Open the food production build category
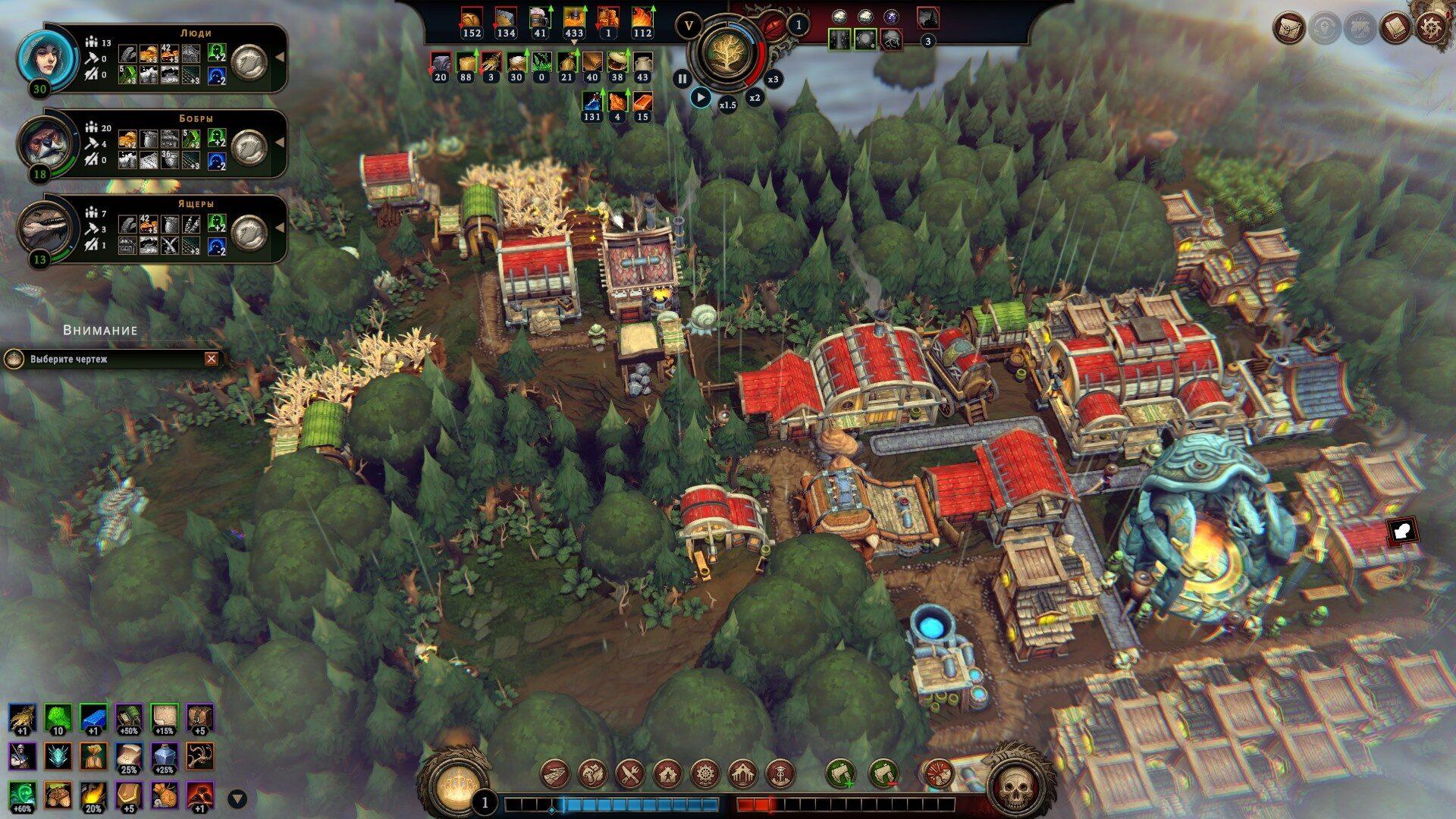This screenshot has height=819, width=1456. pyautogui.click(x=593, y=774)
